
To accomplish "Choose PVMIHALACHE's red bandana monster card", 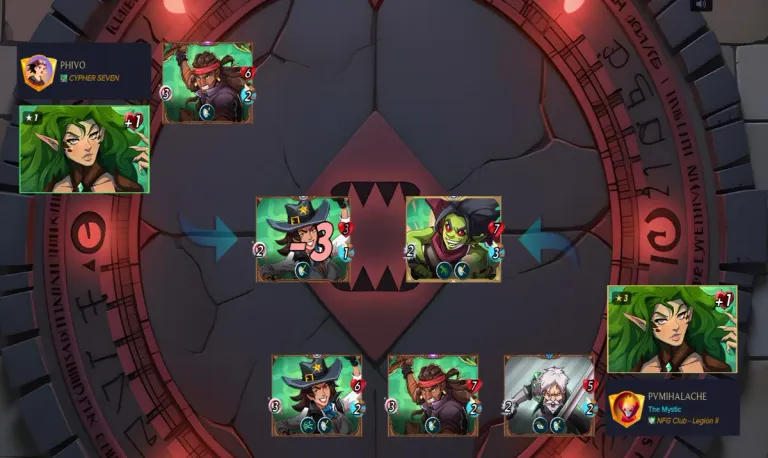I will 433,395.
